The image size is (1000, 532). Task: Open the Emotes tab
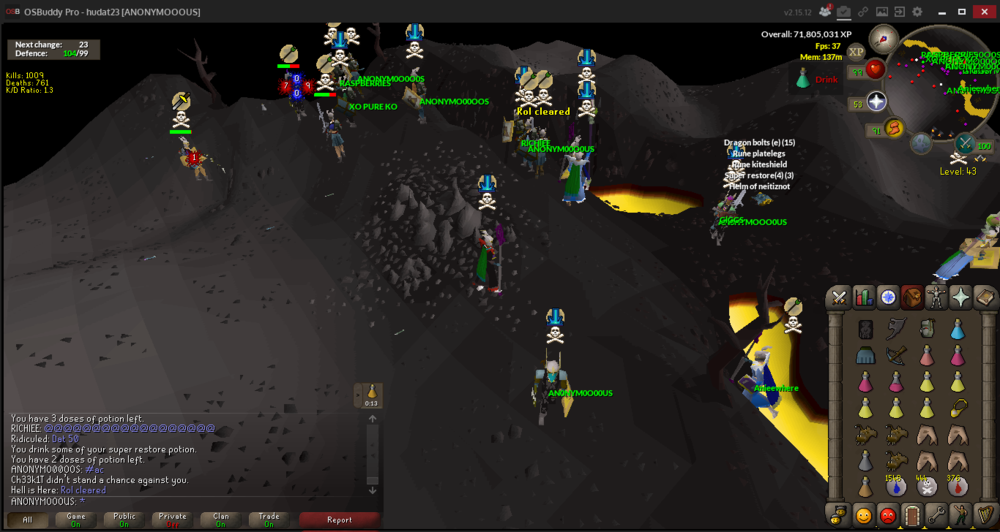pos(960,516)
